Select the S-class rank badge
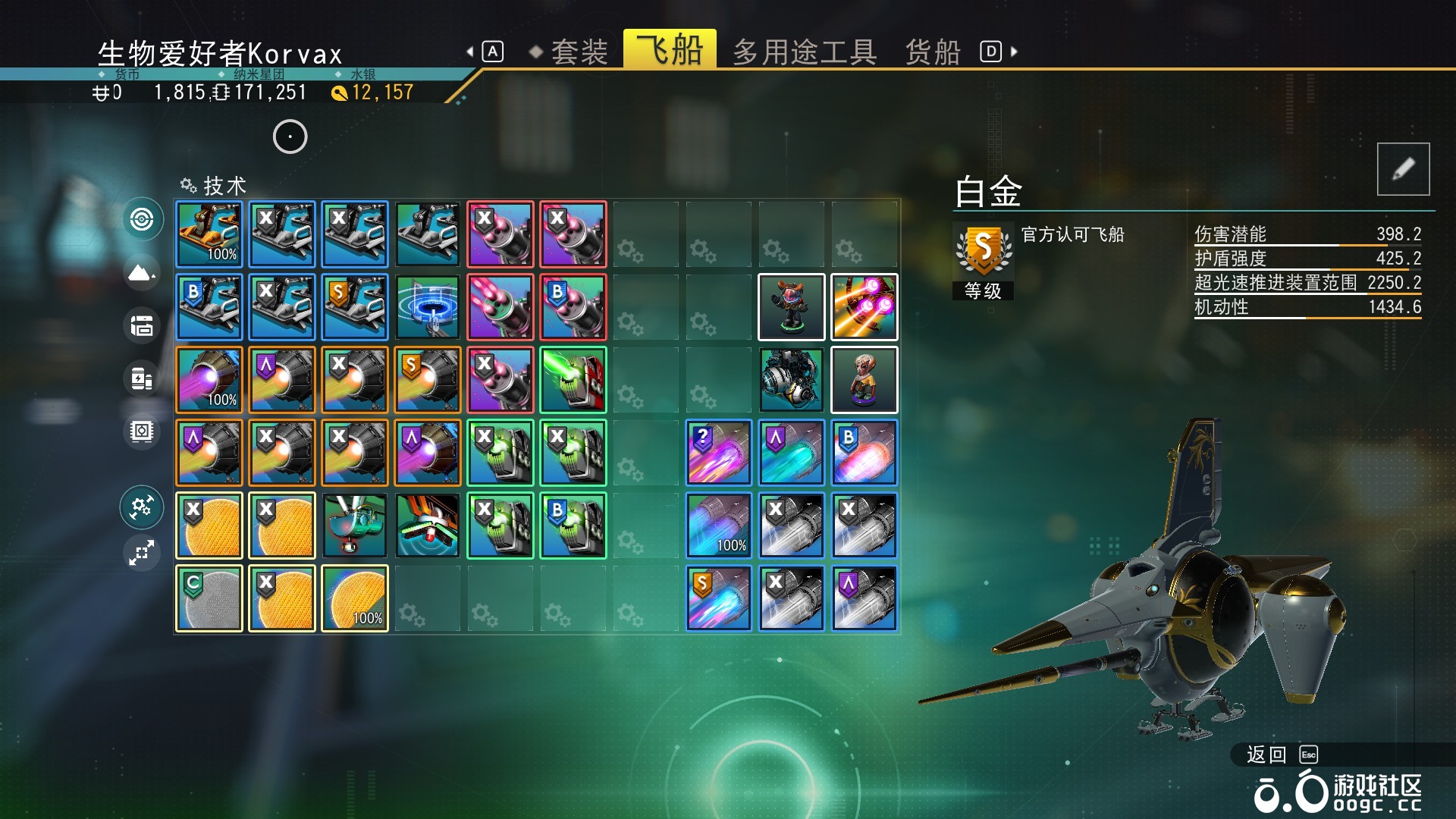Image resolution: width=1456 pixels, height=819 pixels. tap(983, 249)
